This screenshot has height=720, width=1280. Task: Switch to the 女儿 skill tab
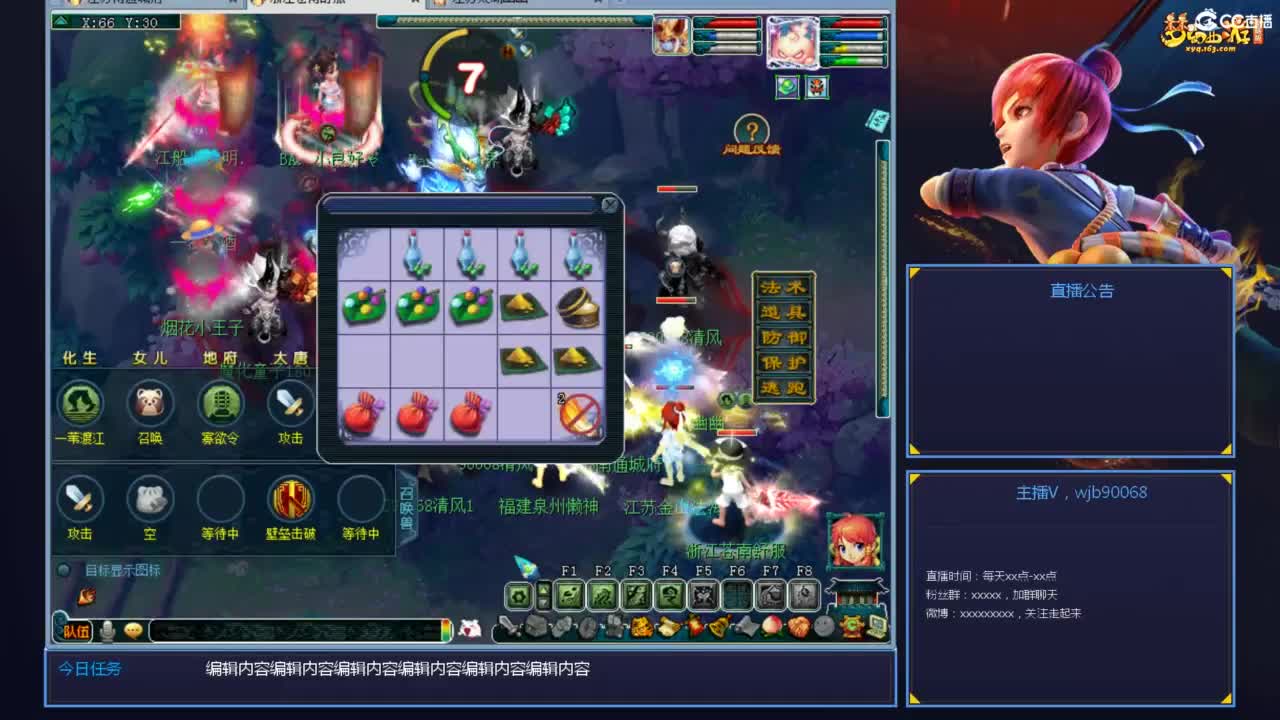(150, 358)
